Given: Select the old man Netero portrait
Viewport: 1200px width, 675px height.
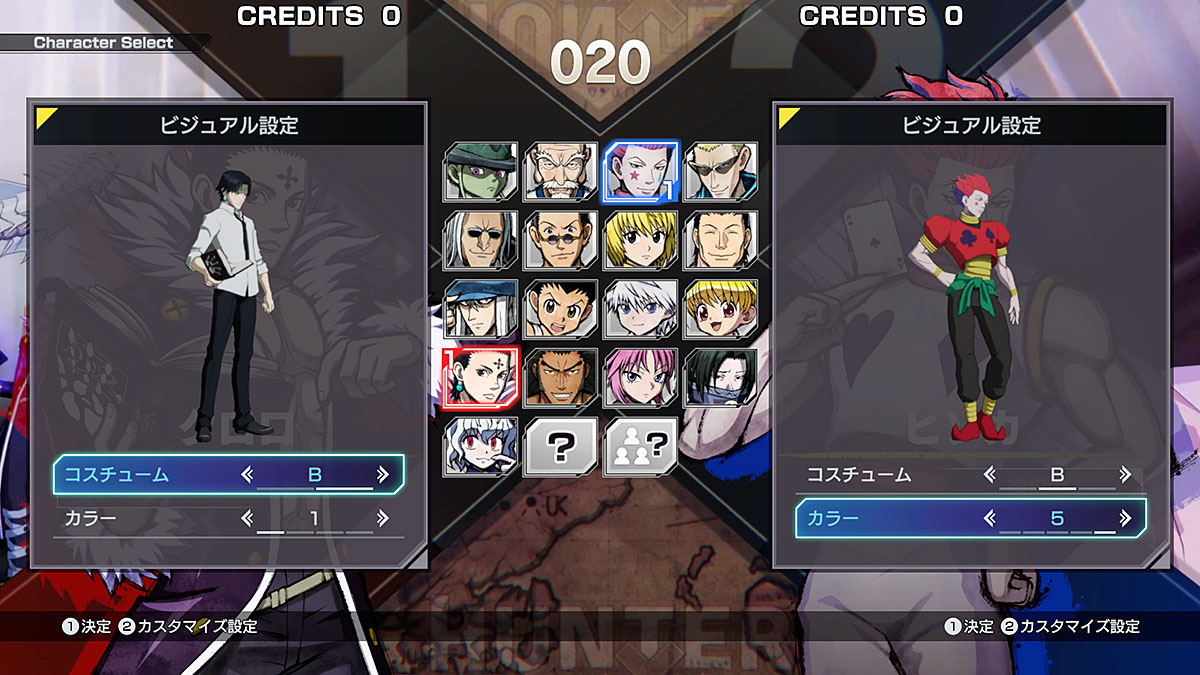Looking at the screenshot, I should [560, 171].
